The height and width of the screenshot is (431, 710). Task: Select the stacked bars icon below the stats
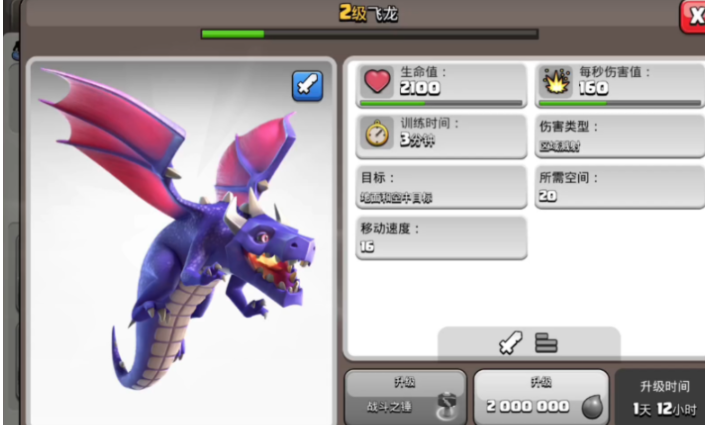coord(546,343)
